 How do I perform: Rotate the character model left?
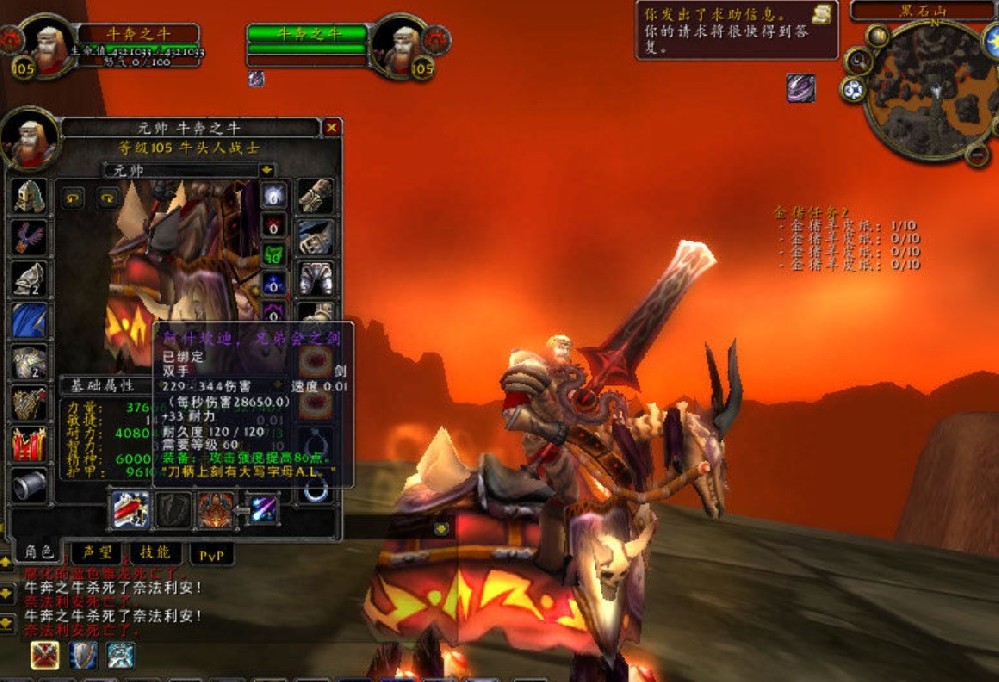pos(74,198)
